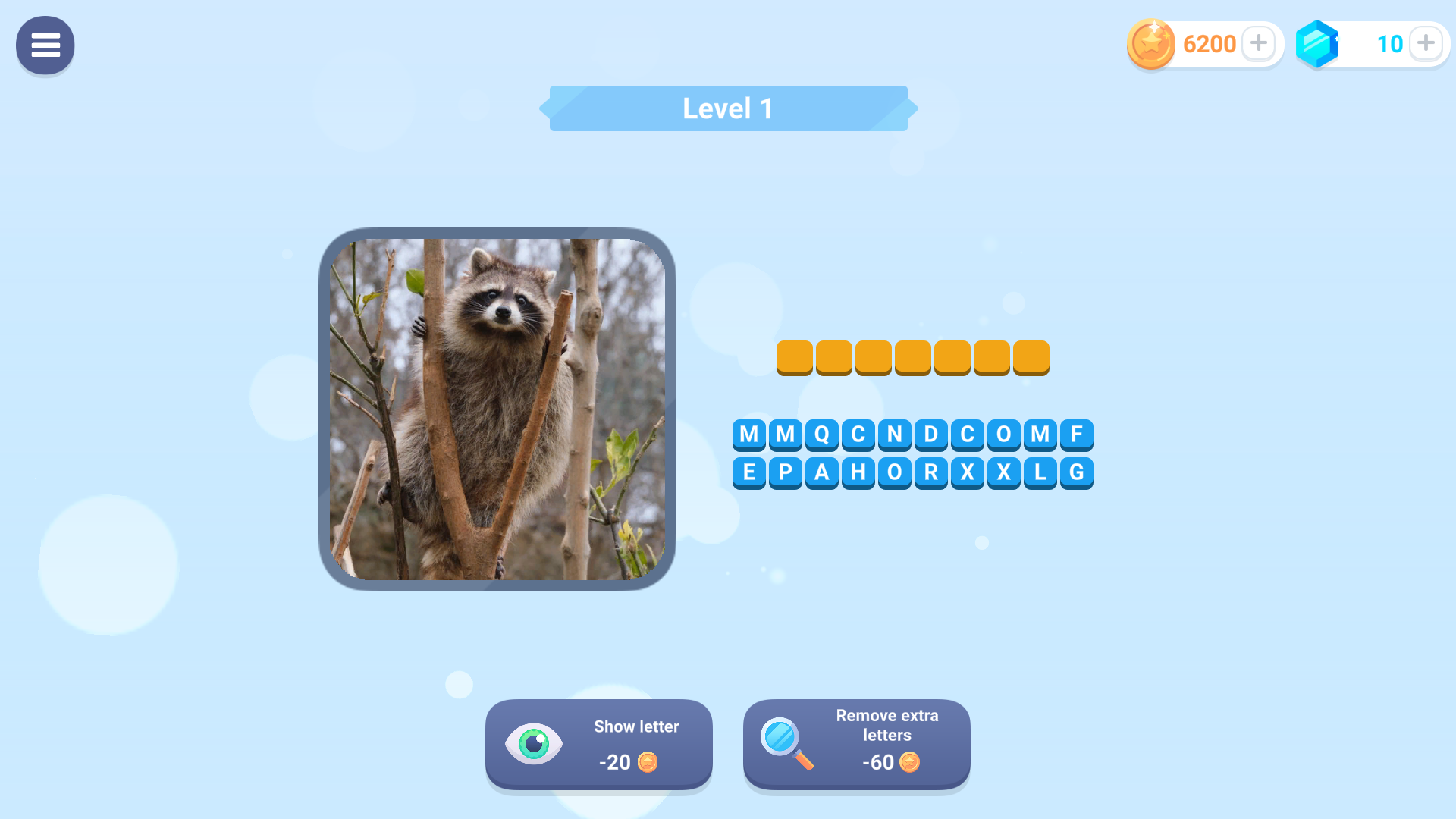This screenshot has width=1456, height=819.
Task: Click the coin icon showing -60 cost
Action: tap(911, 763)
